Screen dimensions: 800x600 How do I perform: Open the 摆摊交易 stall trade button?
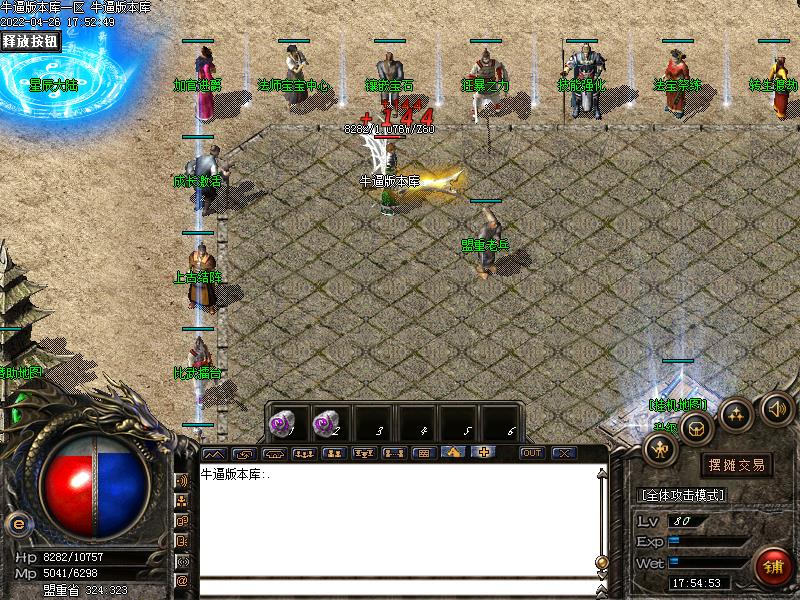click(736, 464)
